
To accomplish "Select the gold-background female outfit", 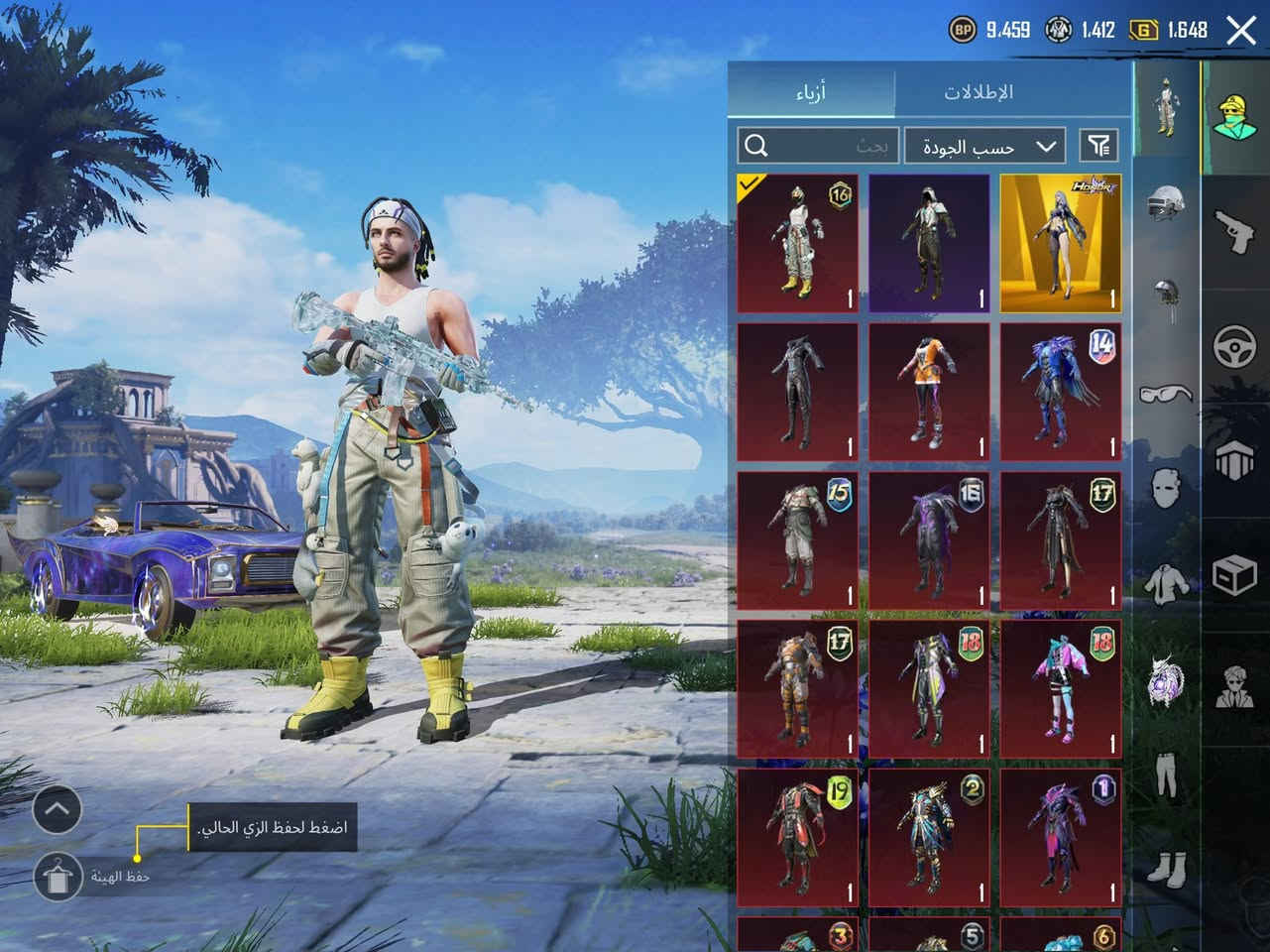I will [1060, 243].
